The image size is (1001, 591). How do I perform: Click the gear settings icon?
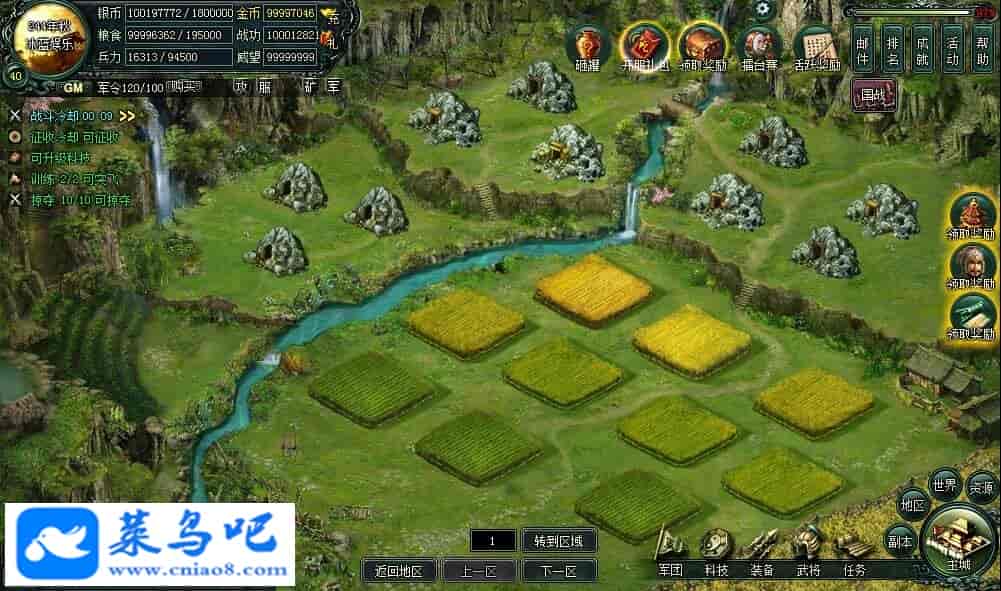click(764, 9)
